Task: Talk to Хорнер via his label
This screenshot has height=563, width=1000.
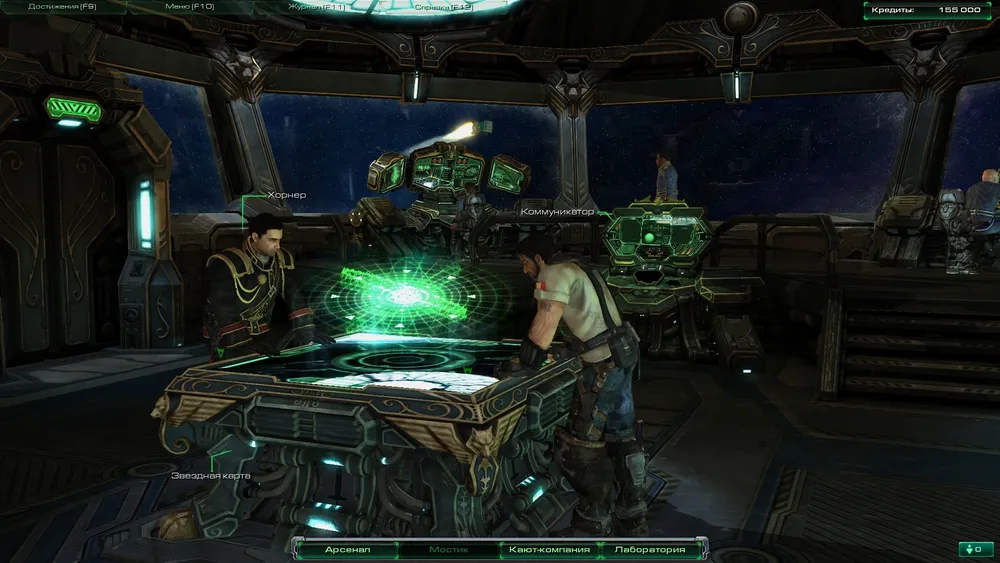Action: point(286,195)
